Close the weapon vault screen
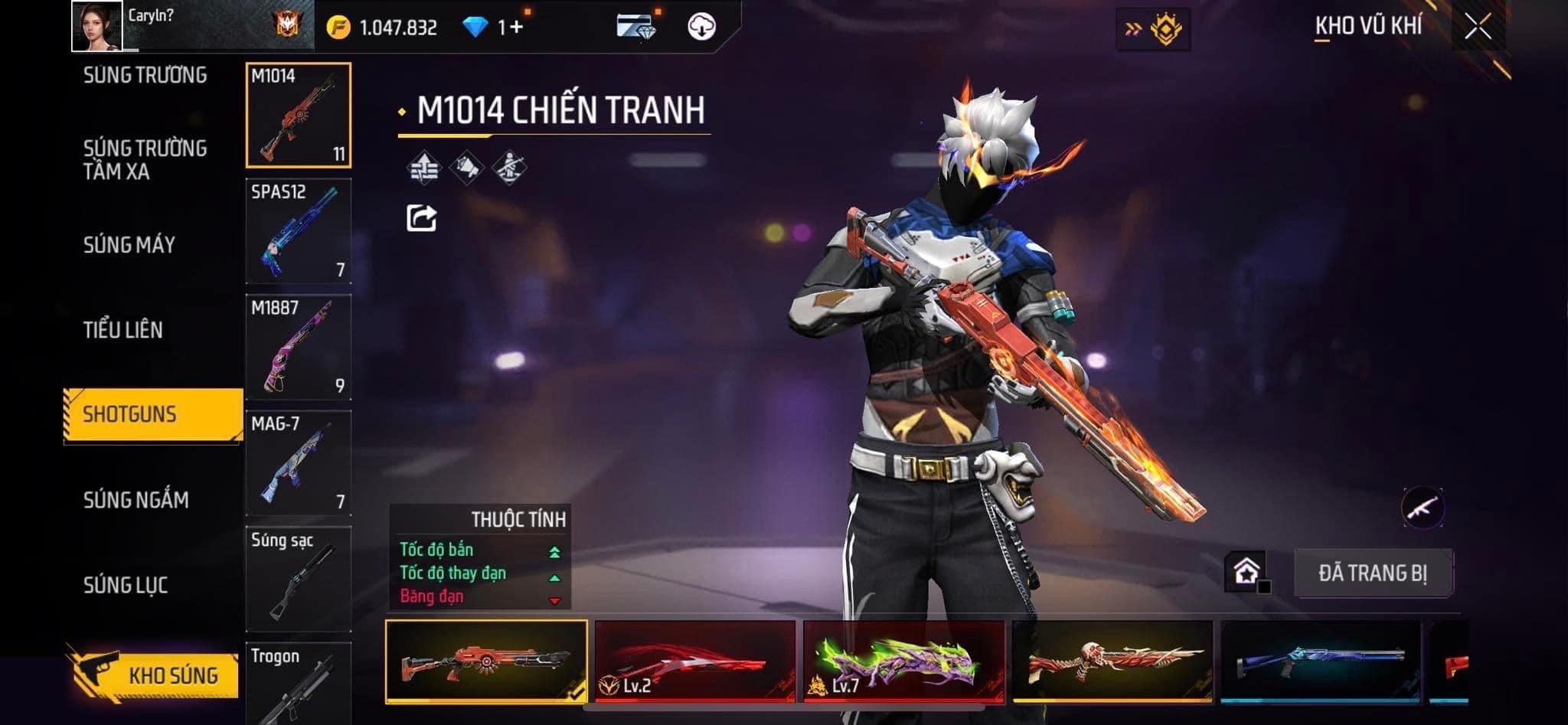Image resolution: width=1568 pixels, height=725 pixels. point(1478,28)
